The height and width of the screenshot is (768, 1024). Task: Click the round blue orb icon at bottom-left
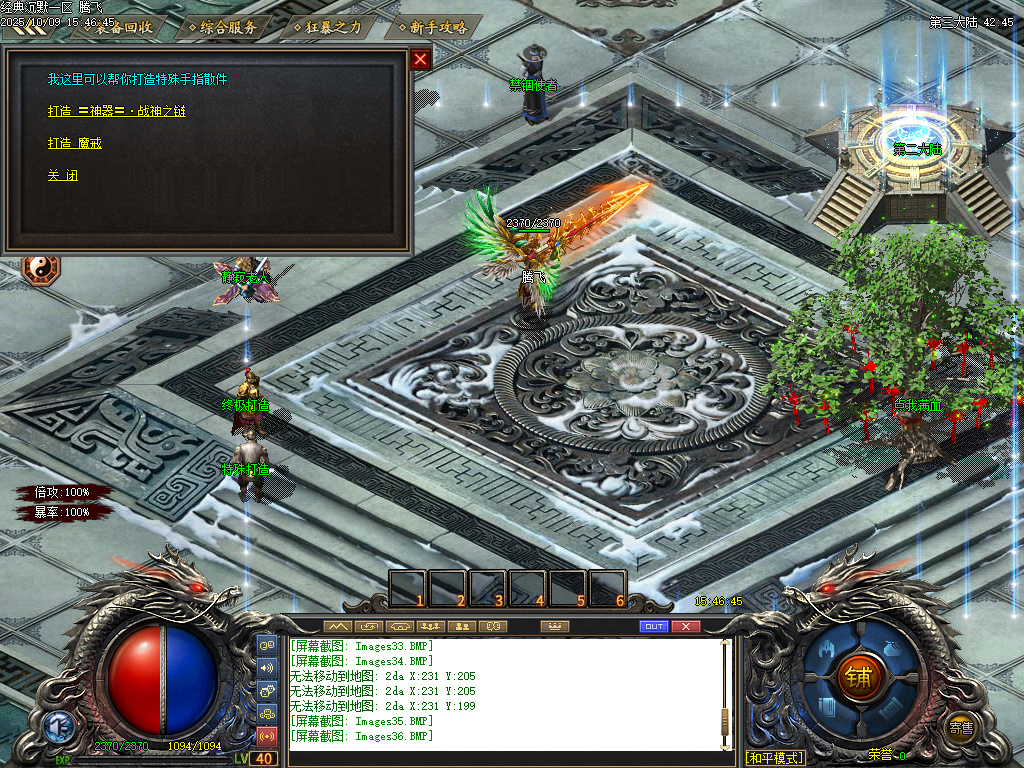click(57, 727)
